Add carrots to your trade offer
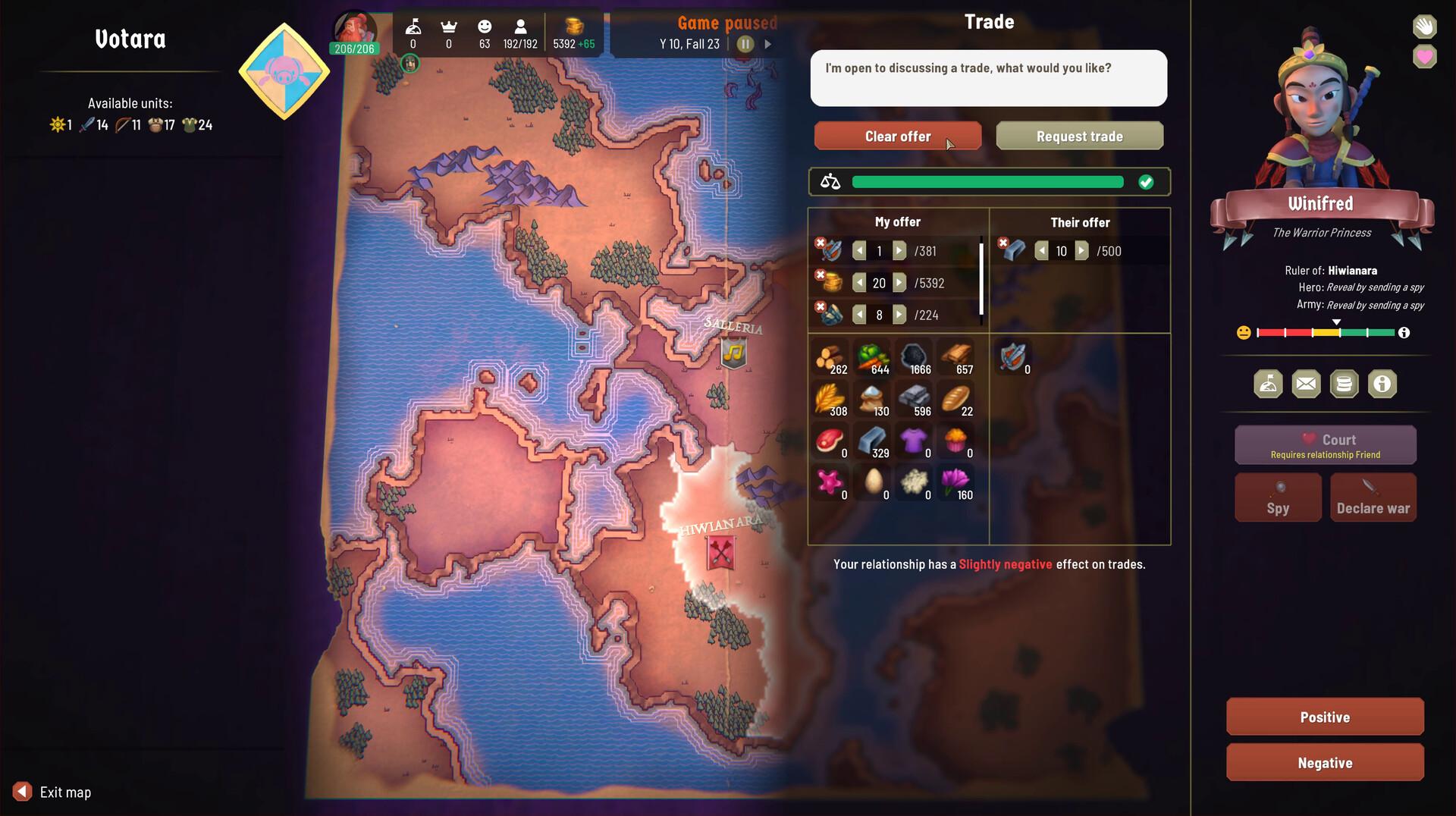This screenshot has width=1456, height=816. pos(873,358)
